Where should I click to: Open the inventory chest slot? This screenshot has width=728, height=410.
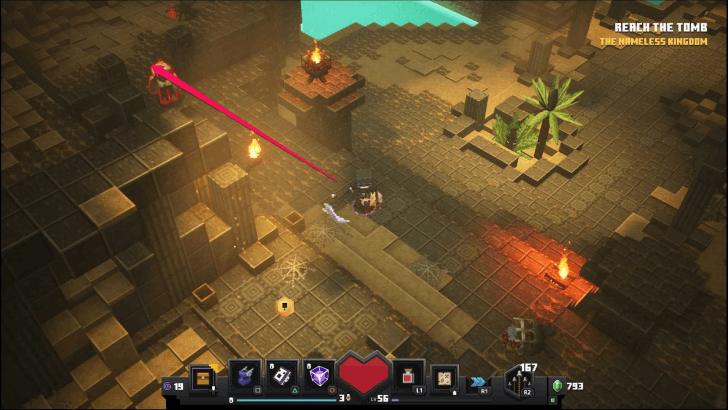click(201, 379)
